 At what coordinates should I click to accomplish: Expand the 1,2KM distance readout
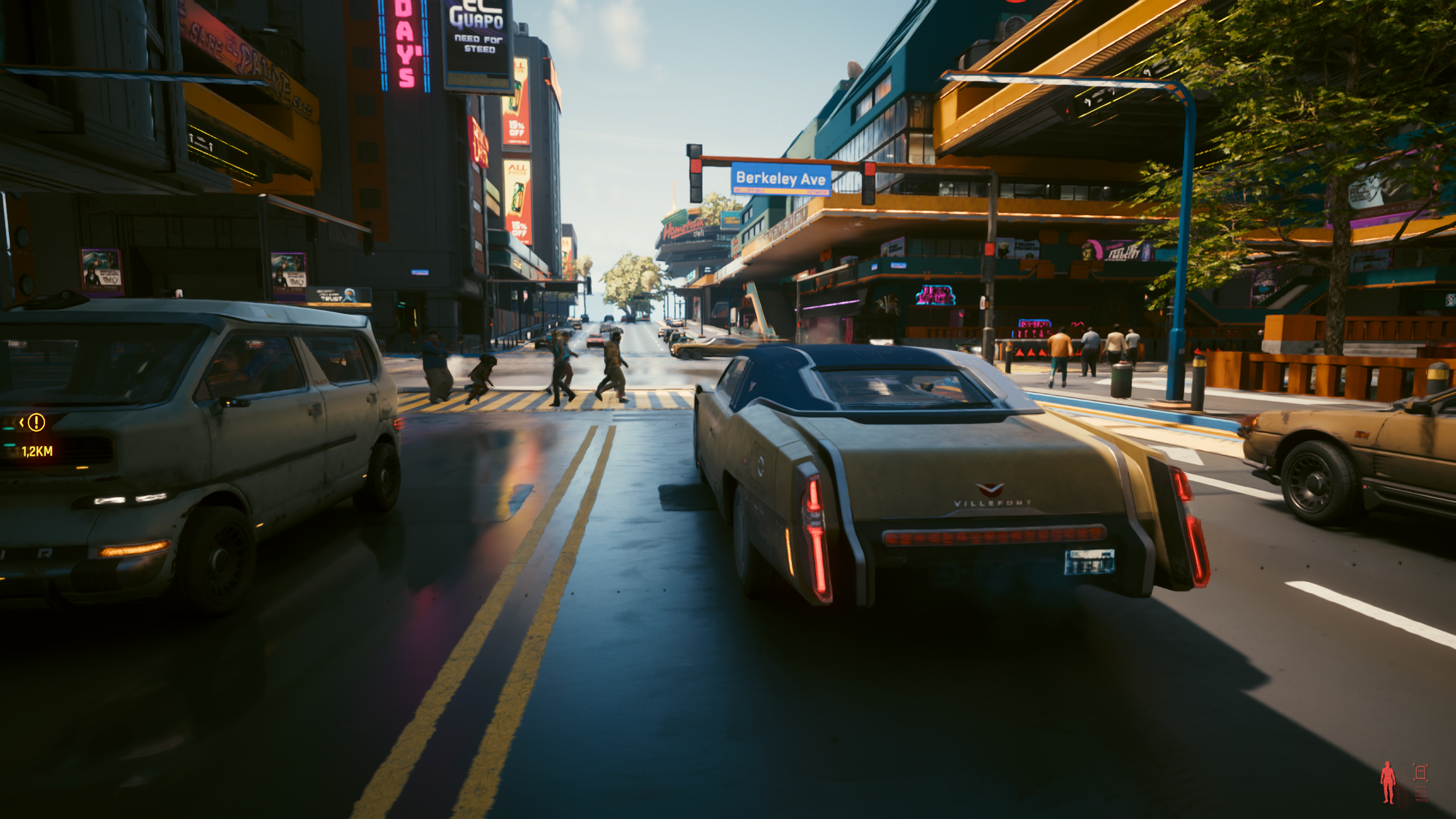pos(38,452)
